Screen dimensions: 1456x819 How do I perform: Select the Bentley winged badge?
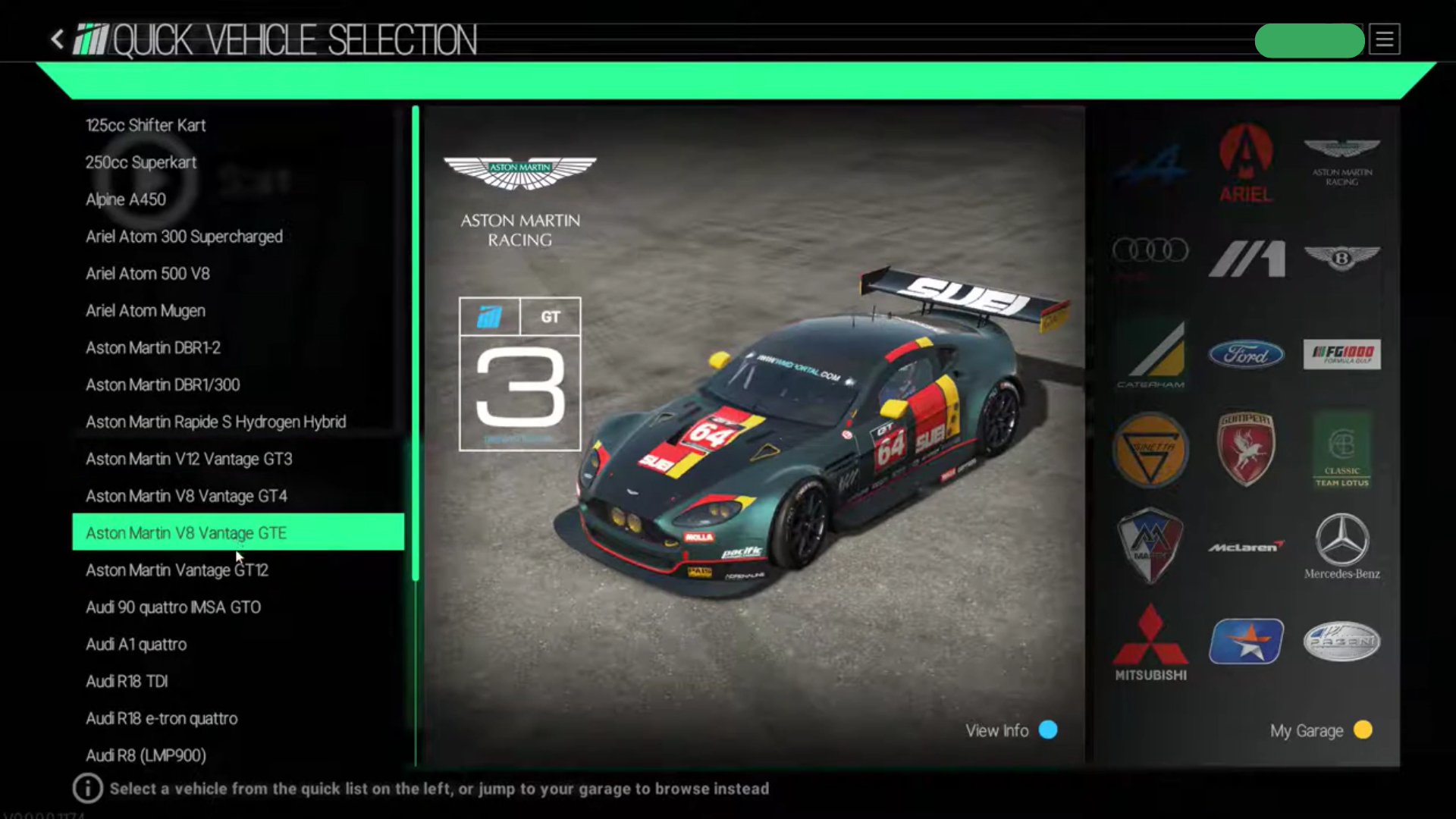point(1341,258)
